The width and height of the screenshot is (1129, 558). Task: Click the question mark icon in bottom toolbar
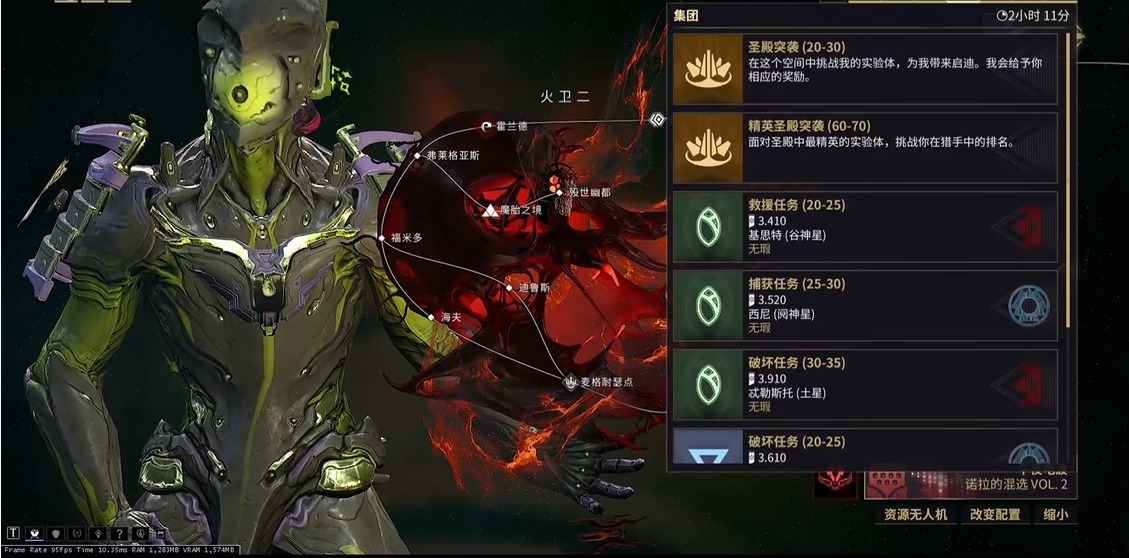point(121,534)
